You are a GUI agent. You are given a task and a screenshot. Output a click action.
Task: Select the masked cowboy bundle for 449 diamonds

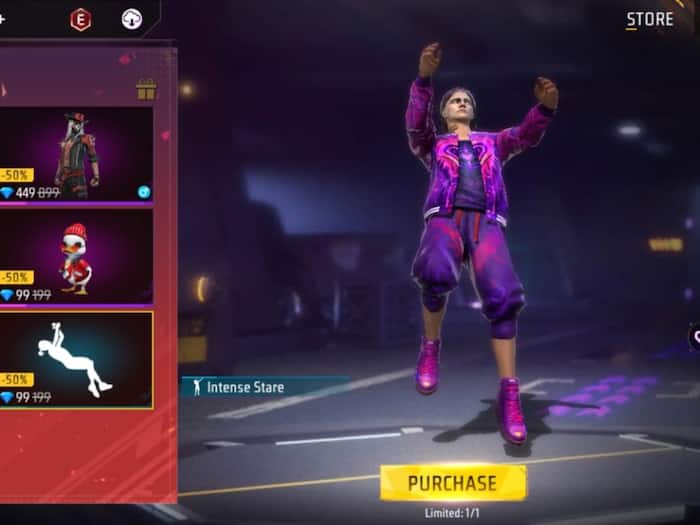coord(76,154)
